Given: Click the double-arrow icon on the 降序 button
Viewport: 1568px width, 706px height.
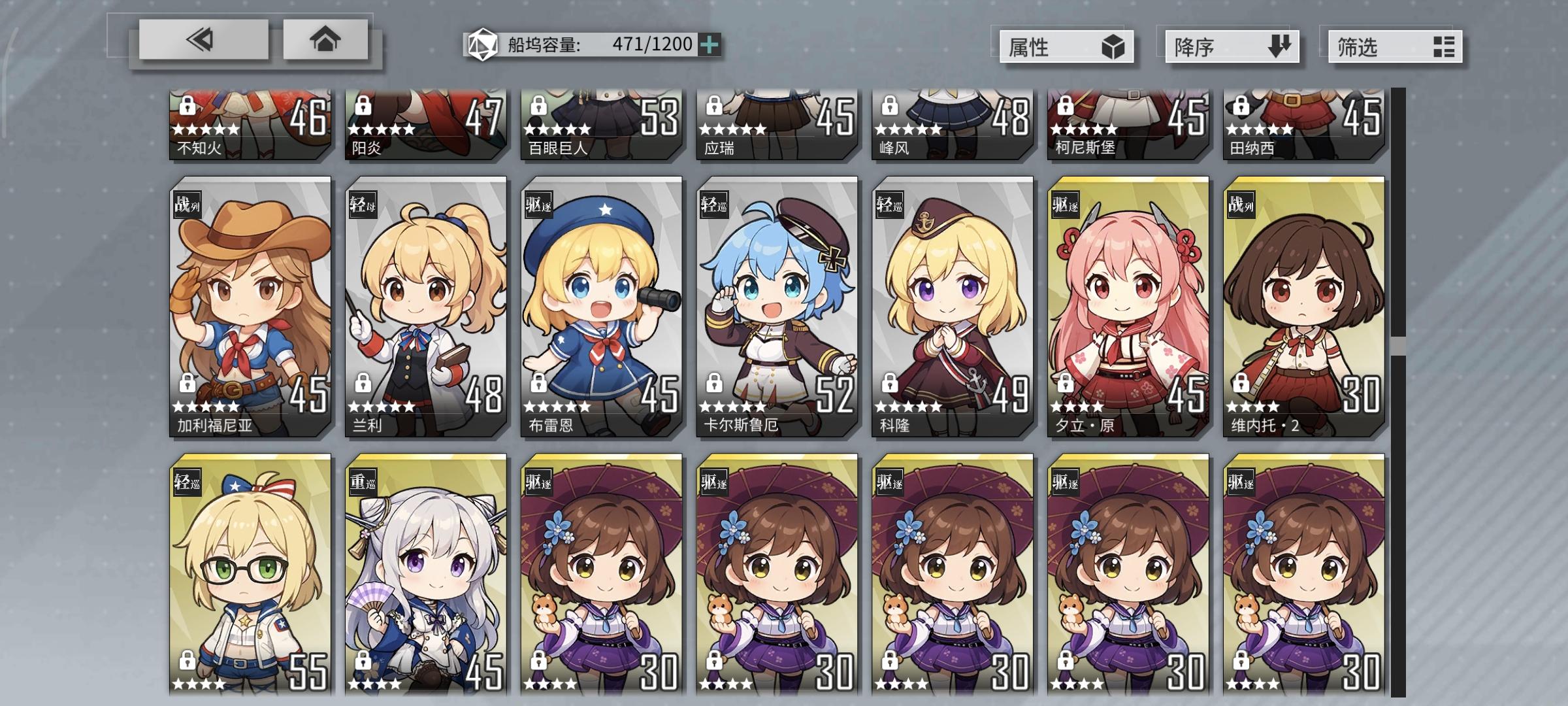Looking at the screenshot, I should point(1279,46).
